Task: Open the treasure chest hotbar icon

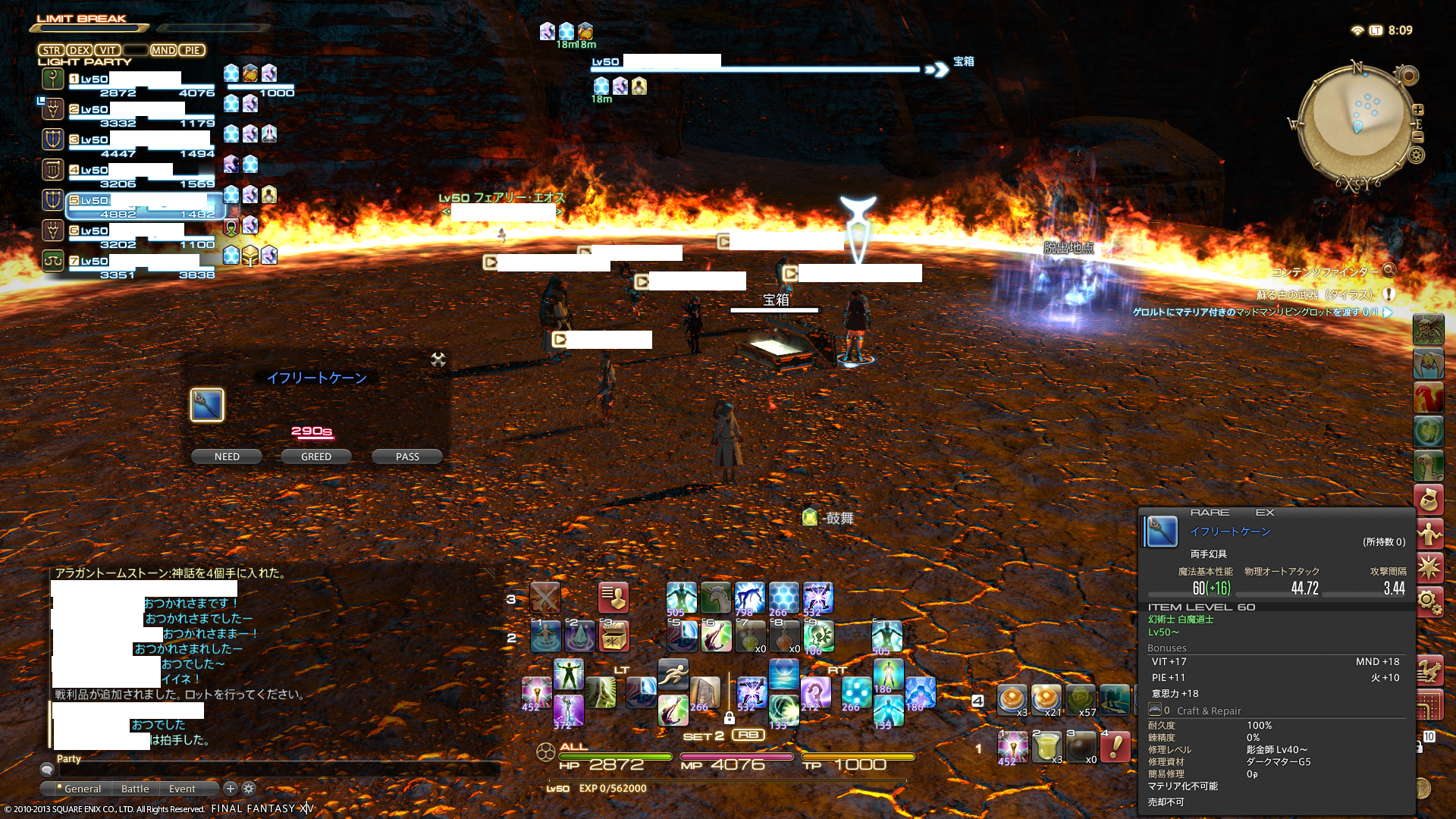Action: (x=613, y=636)
